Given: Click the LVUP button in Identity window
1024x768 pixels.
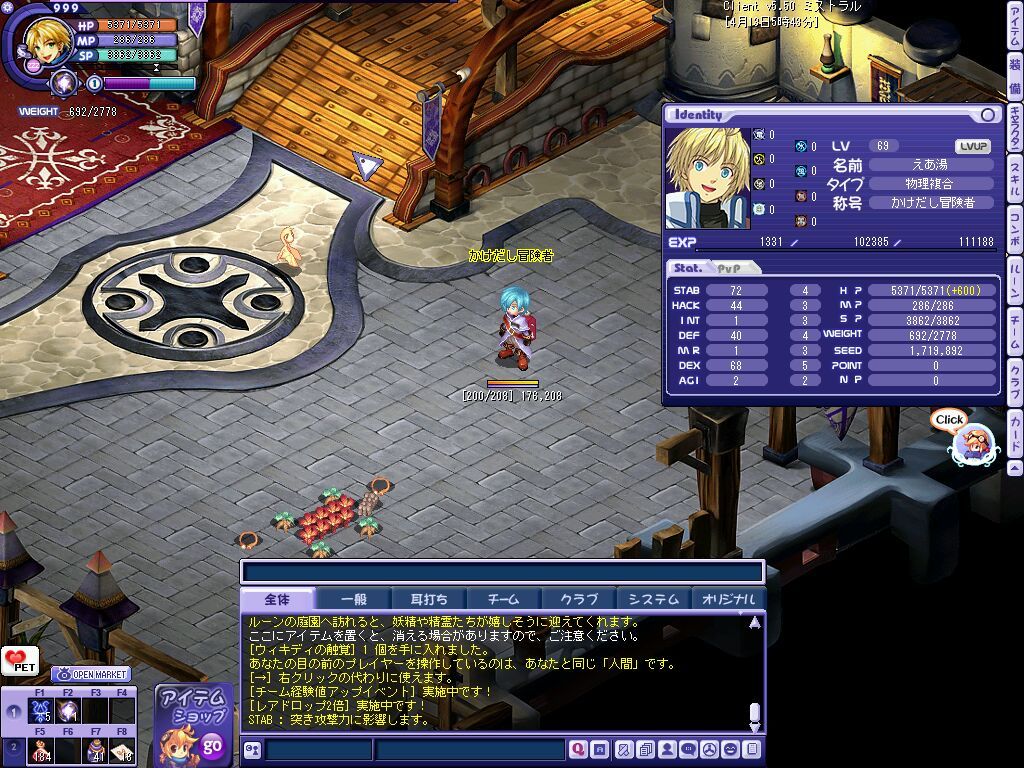Looking at the screenshot, I should tap(973, 146).
